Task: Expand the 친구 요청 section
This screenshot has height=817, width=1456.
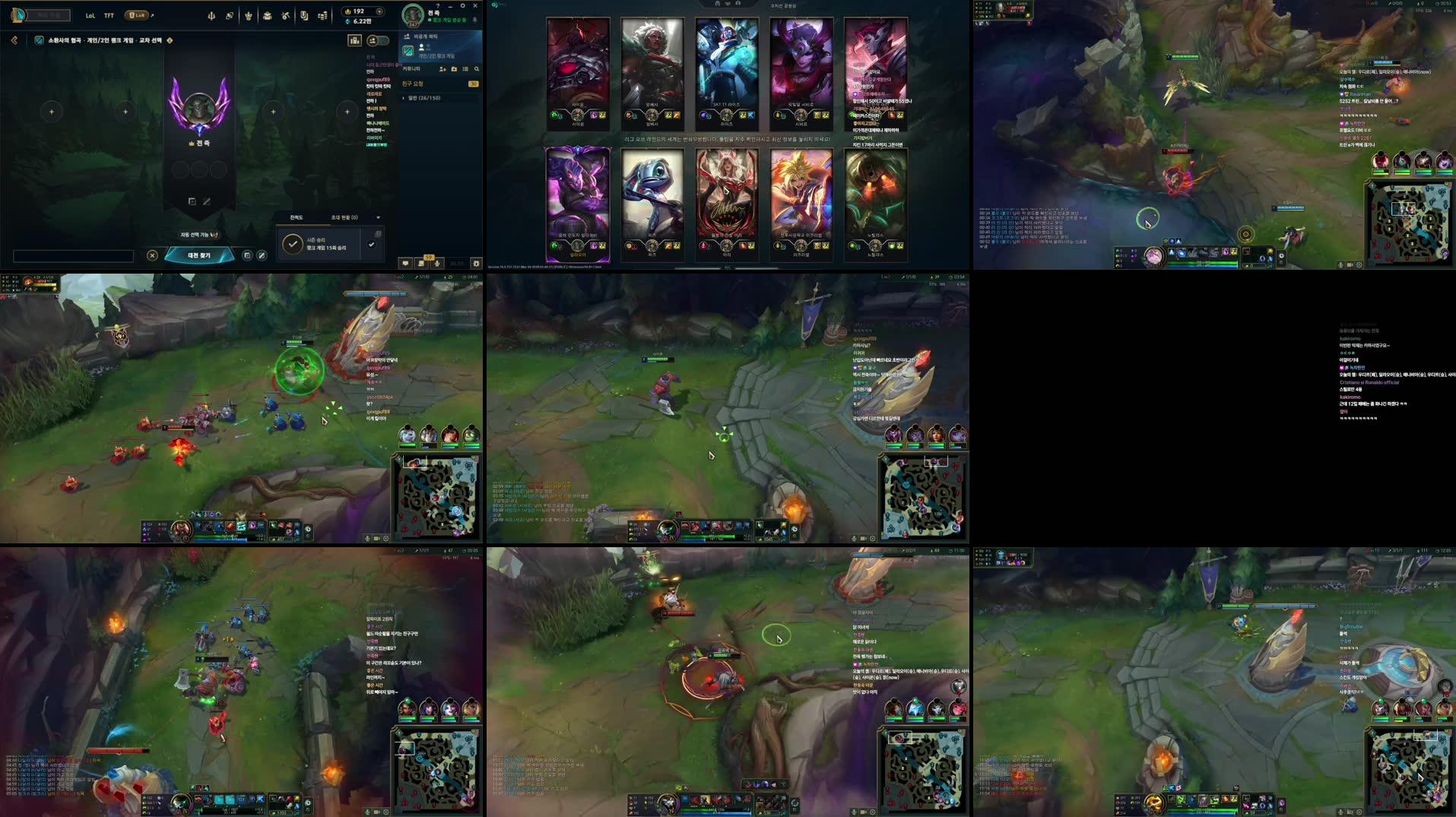Action: [x=413, y=84]
